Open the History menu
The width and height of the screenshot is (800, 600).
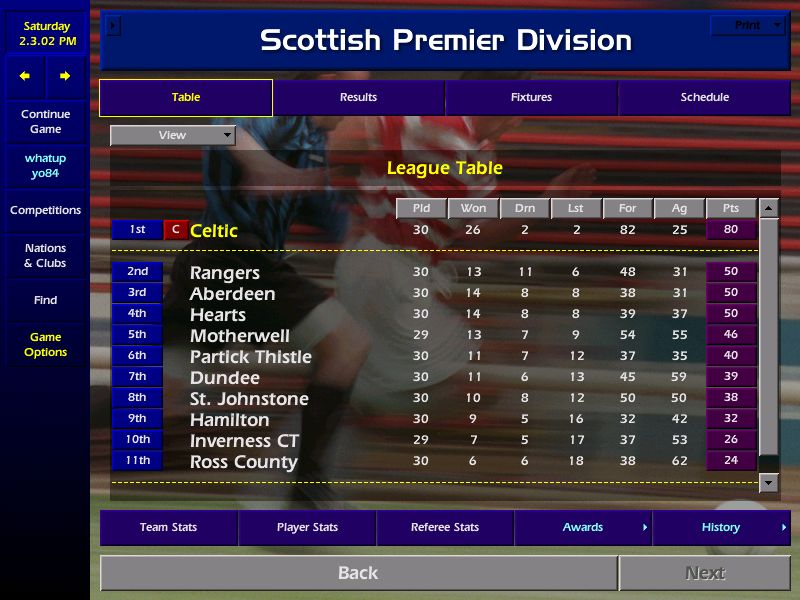point(721,528)
